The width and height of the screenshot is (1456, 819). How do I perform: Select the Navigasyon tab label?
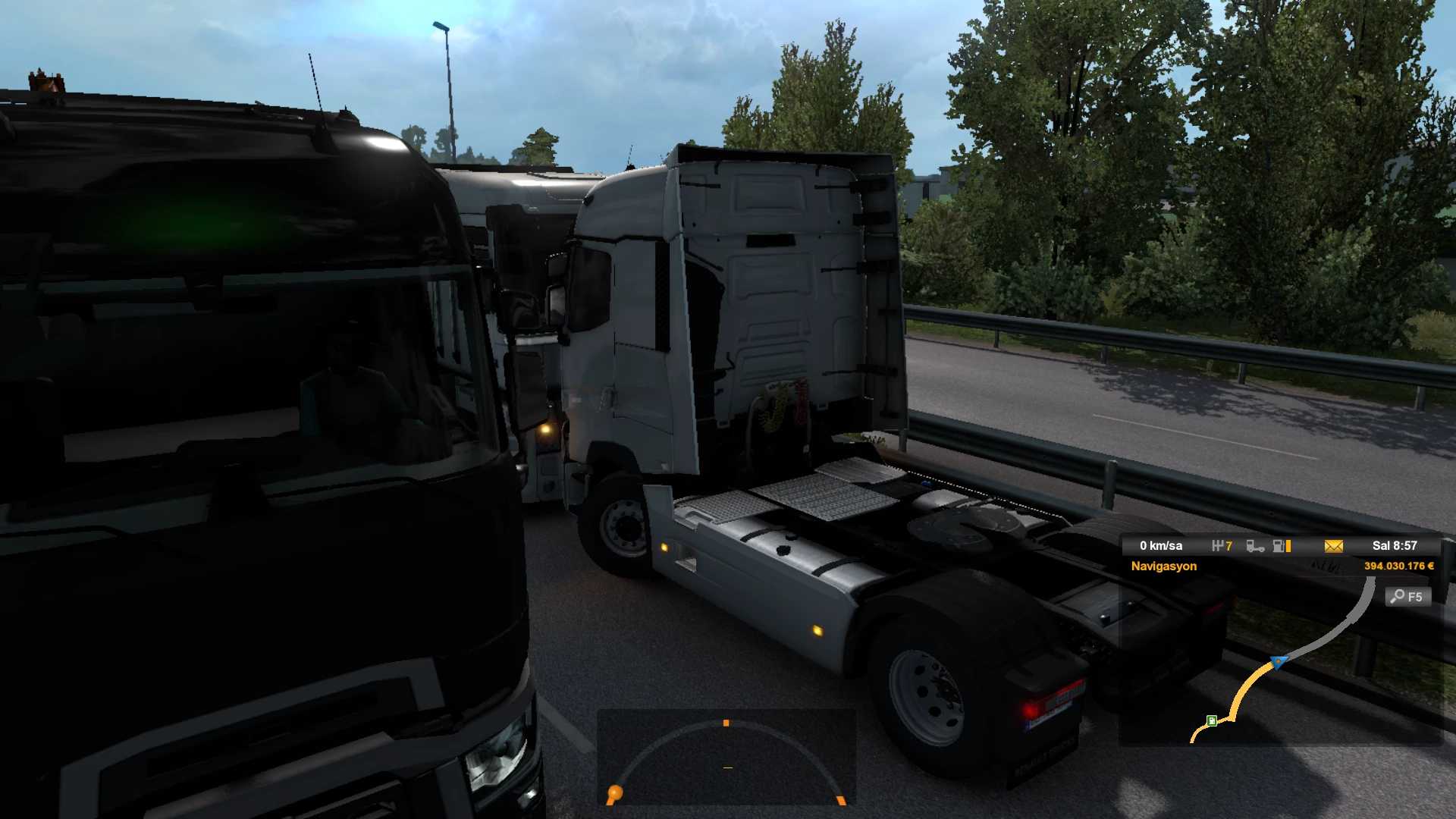[x=1163, y=566]
